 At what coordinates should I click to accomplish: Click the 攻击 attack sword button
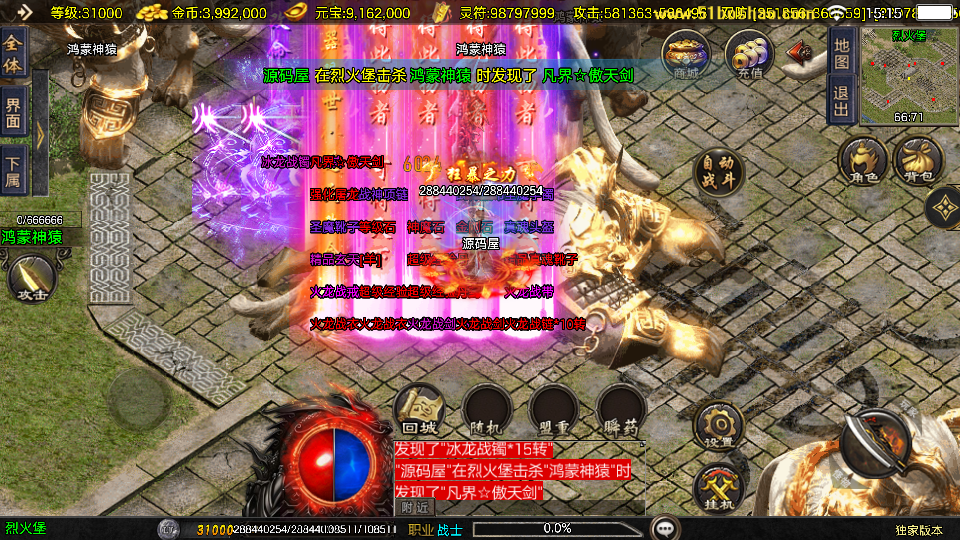[x=28, y=280]
